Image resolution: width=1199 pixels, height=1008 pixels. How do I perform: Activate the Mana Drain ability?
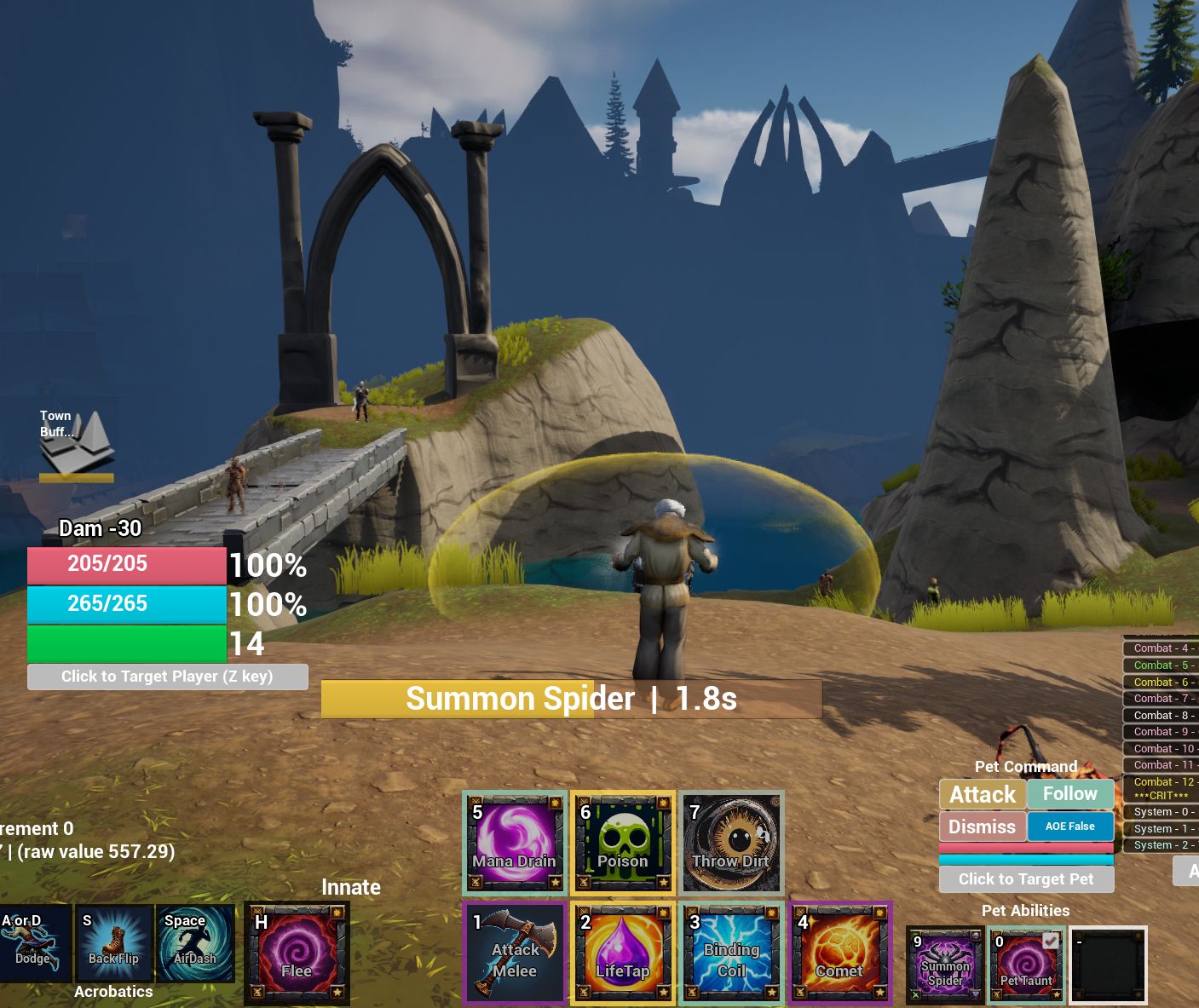[515, 843]
